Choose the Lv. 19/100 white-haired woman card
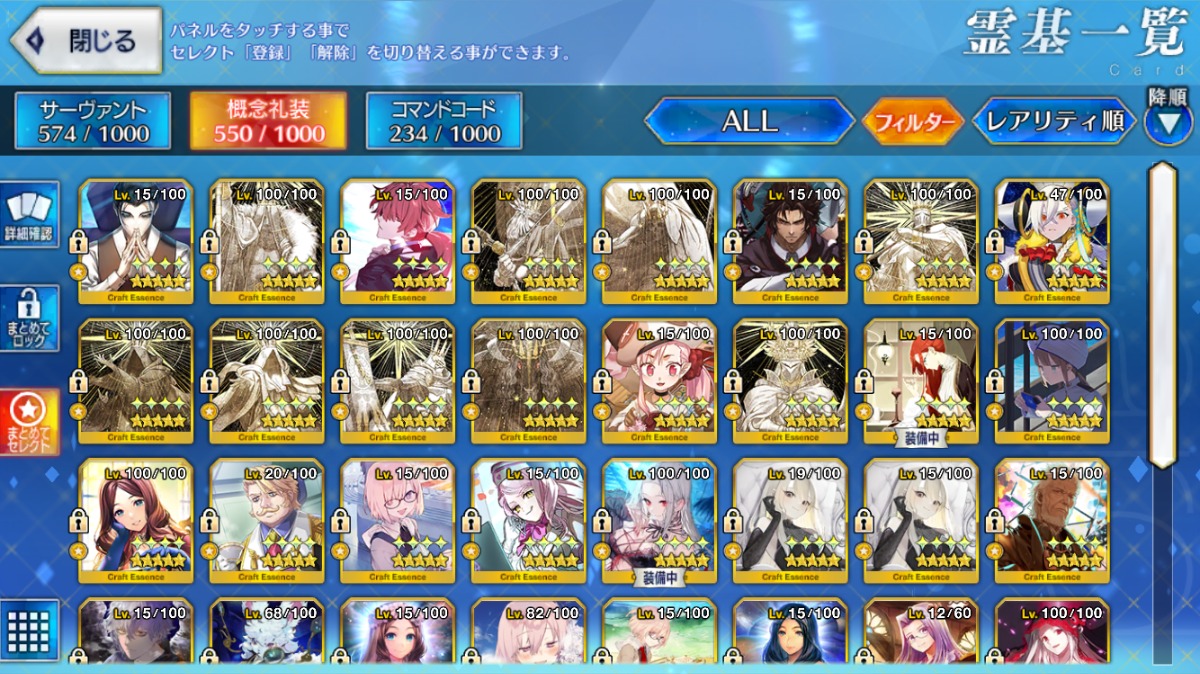1200x674 pixels. 790,520
